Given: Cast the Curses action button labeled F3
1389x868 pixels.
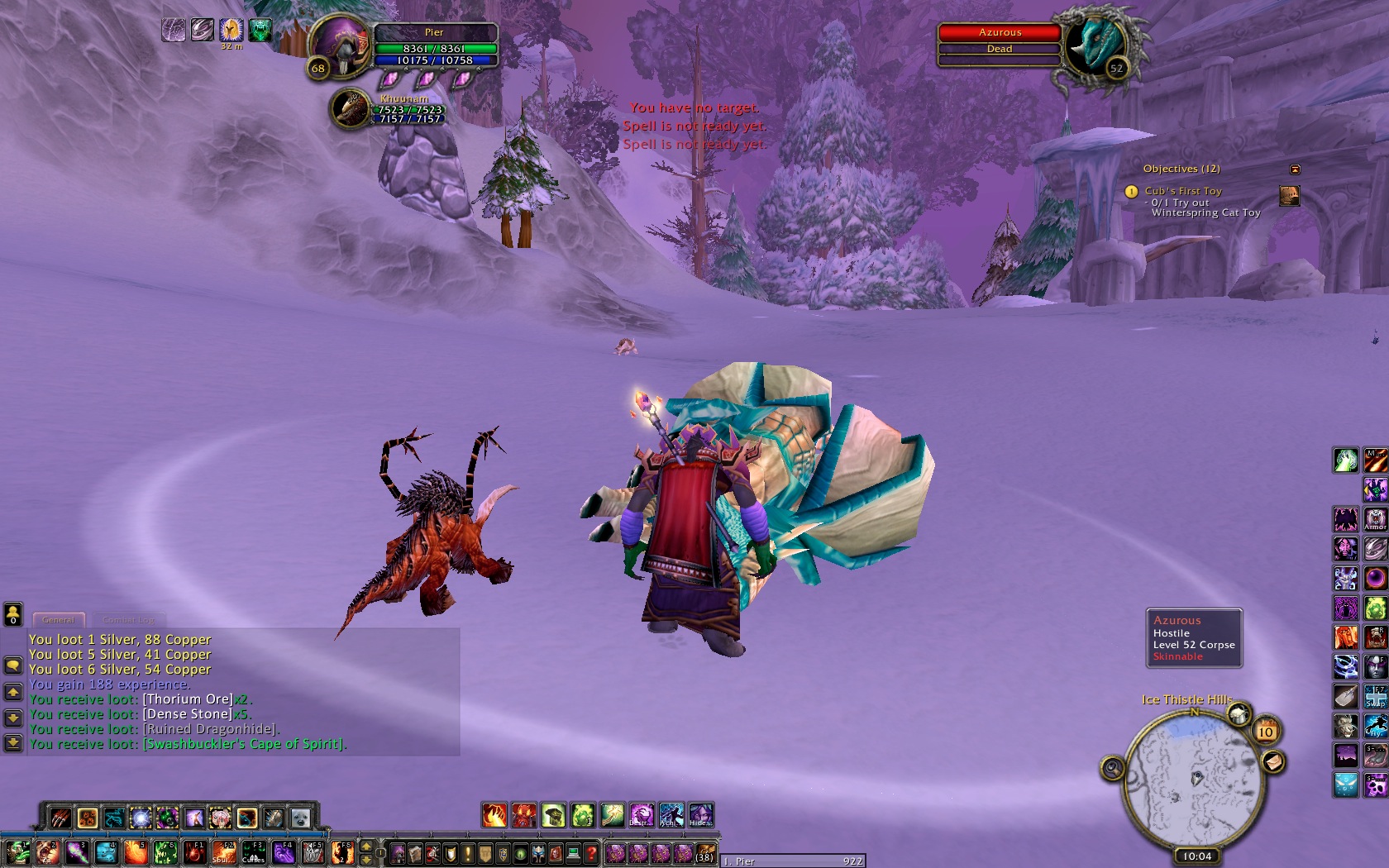Looking at the screenshot, I should pyautogui.click(x=253, y=852).
